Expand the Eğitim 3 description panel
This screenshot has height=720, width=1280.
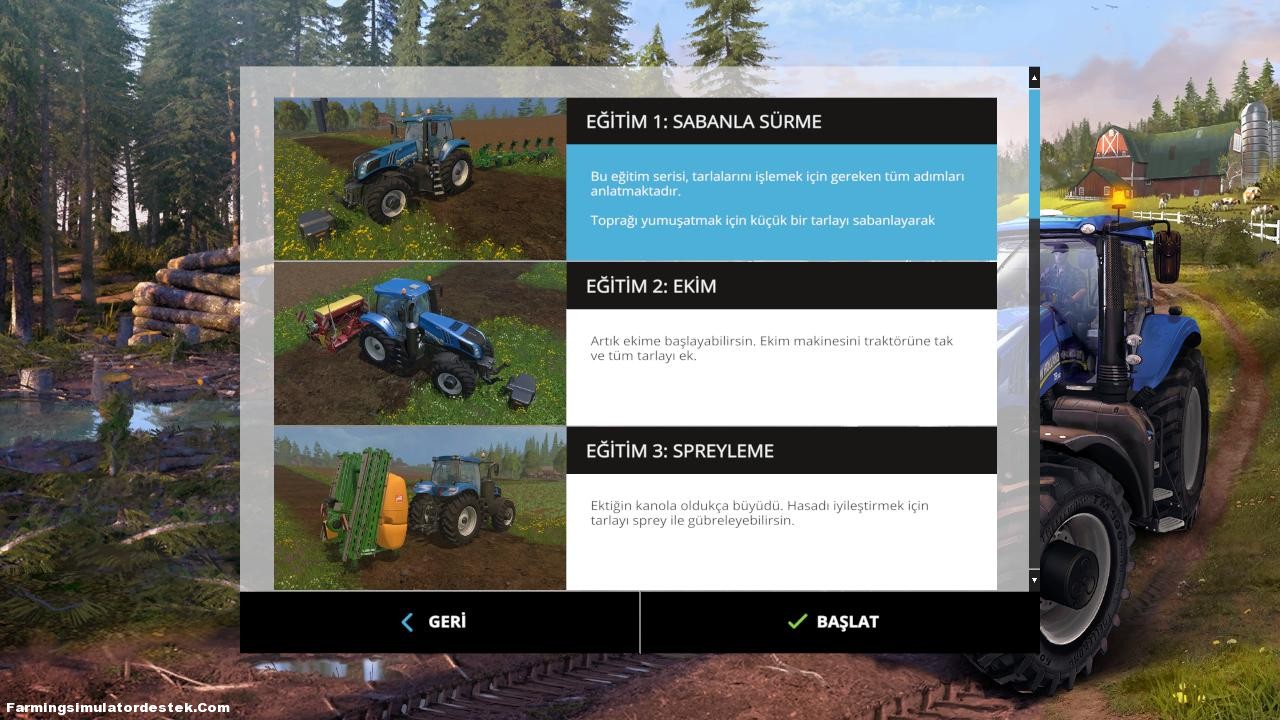tap(781, 530)
